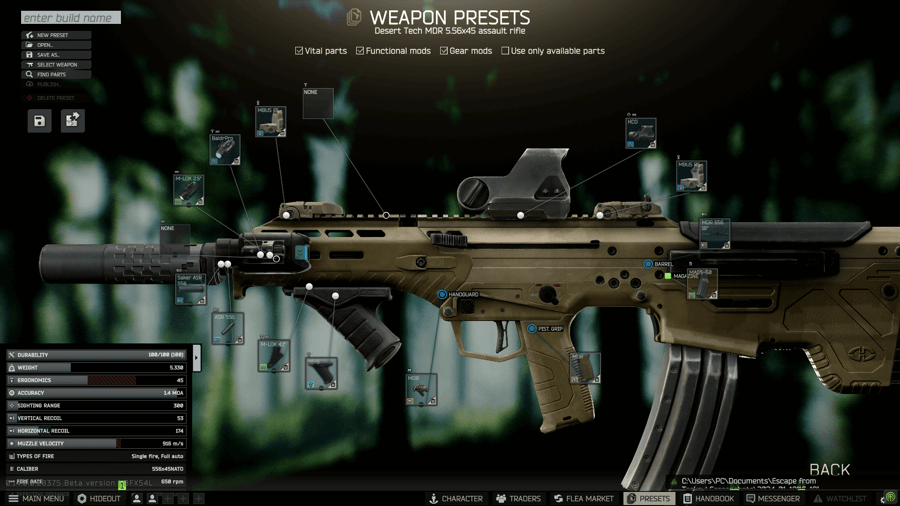Open the Handbook
This screenshot has width=900, height=506.
[x=708, y=498]
